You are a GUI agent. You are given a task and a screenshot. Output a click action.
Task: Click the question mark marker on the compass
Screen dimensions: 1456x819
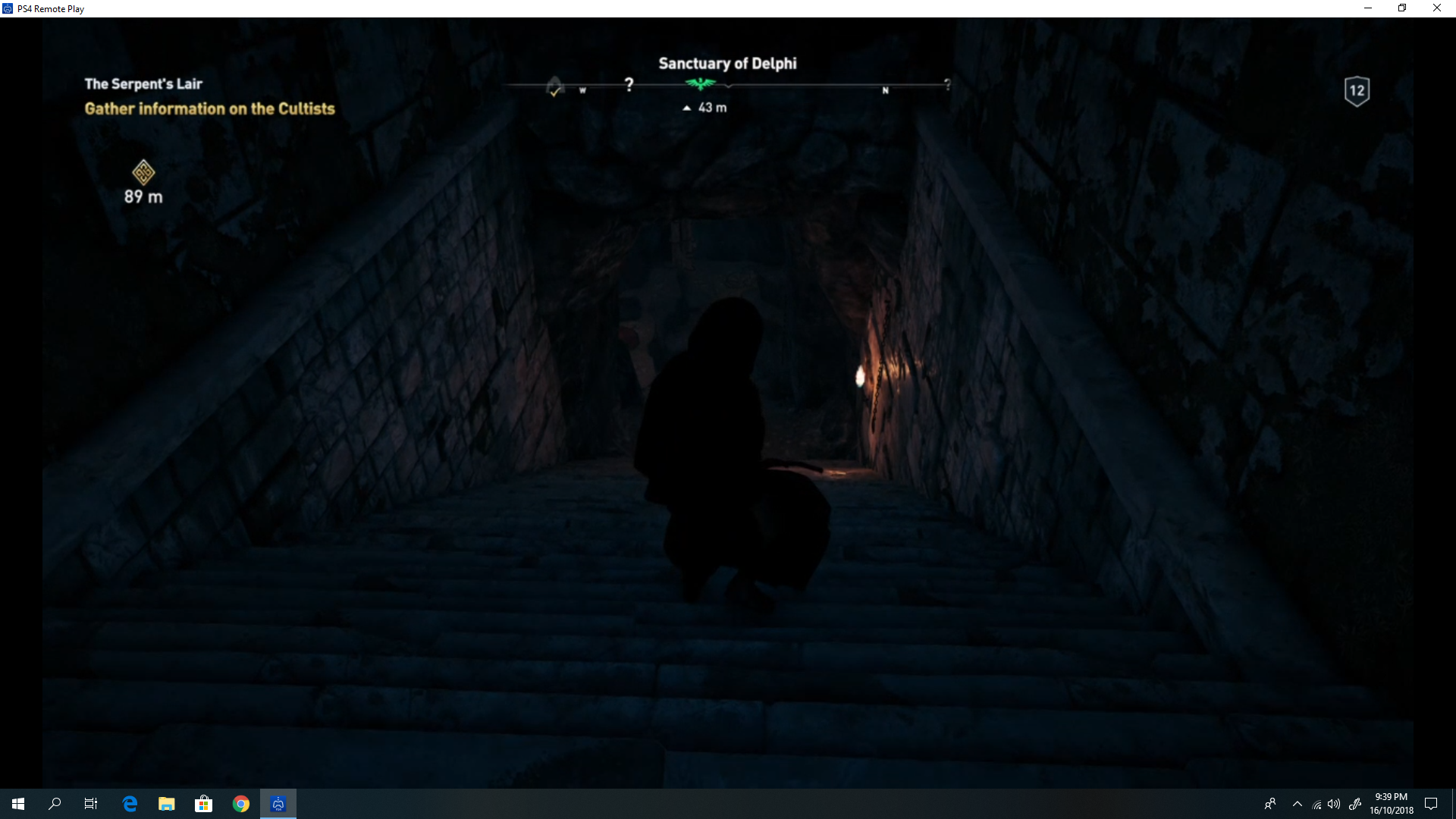point(629,84)
